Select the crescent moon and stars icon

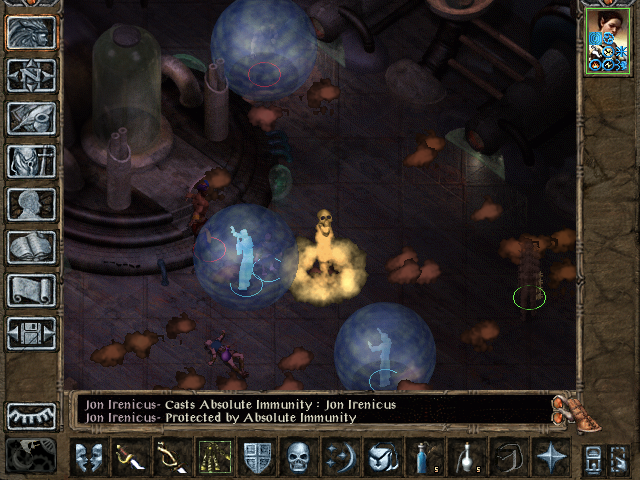pos(340,457)
